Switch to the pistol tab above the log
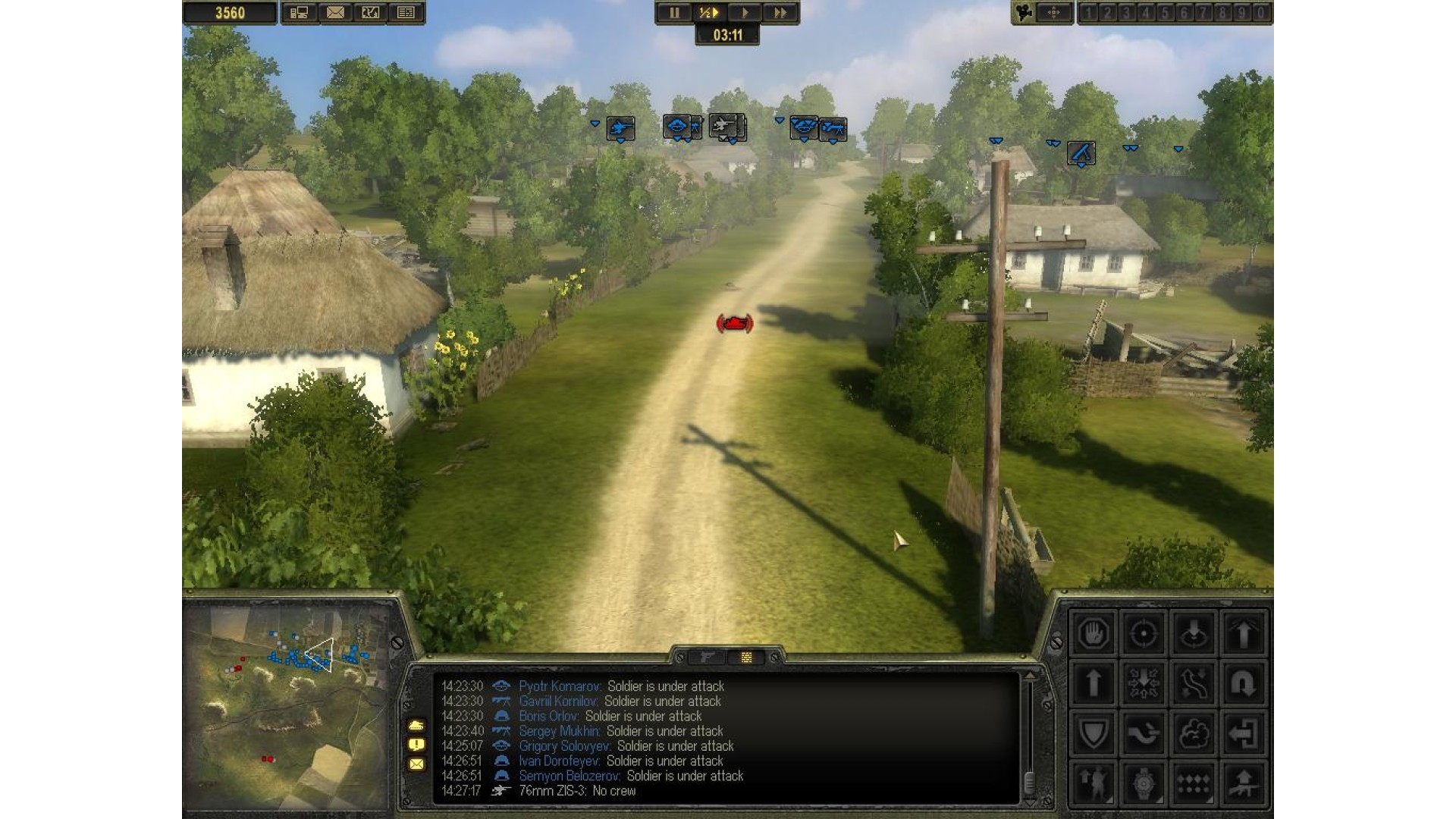The image size is (1456, 819). 708,657
